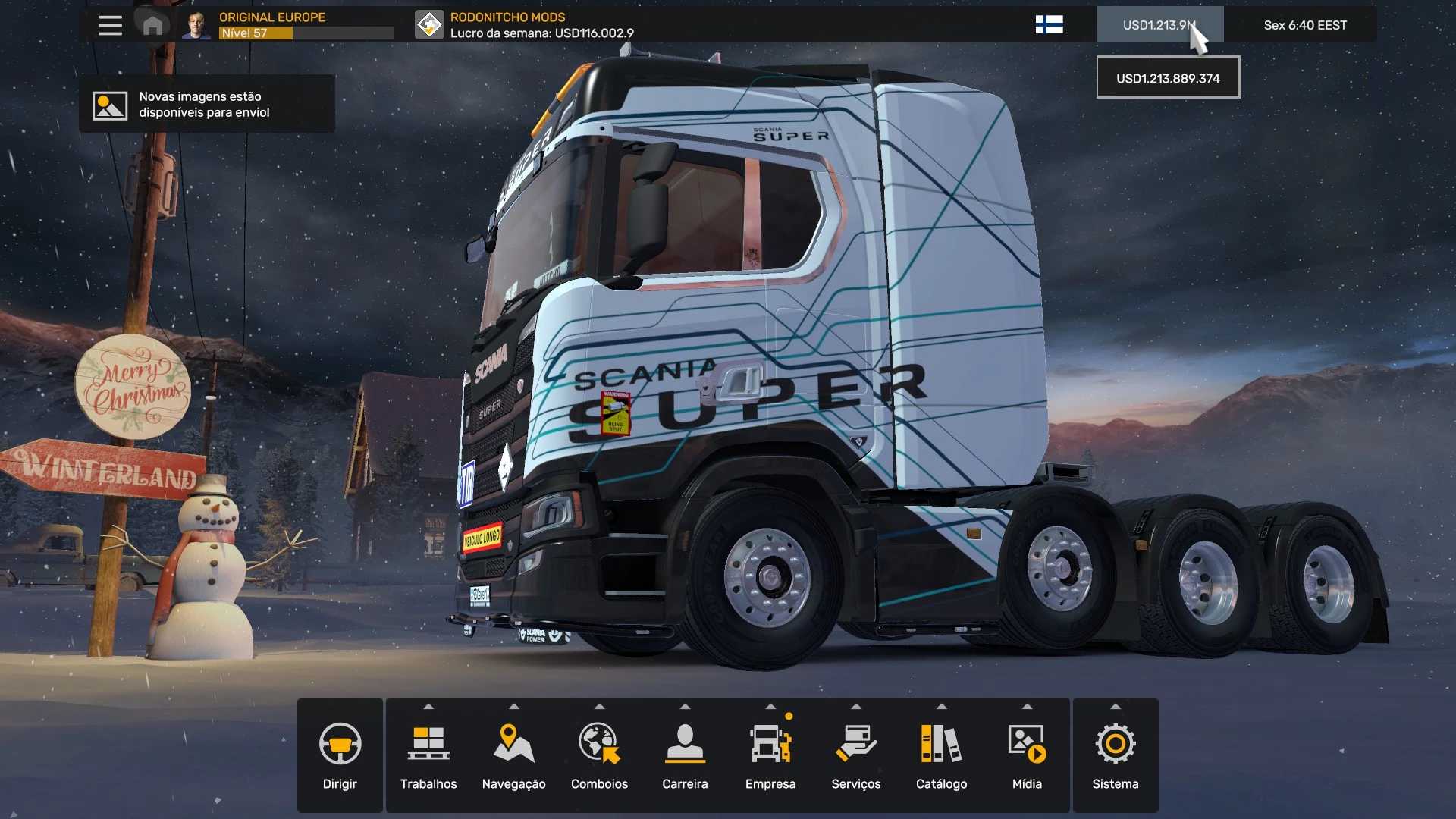Image resolution: width=1456 pixels, height=819 pixels.
Task: Open the Empresa company menu
Action: click(770, 755)
